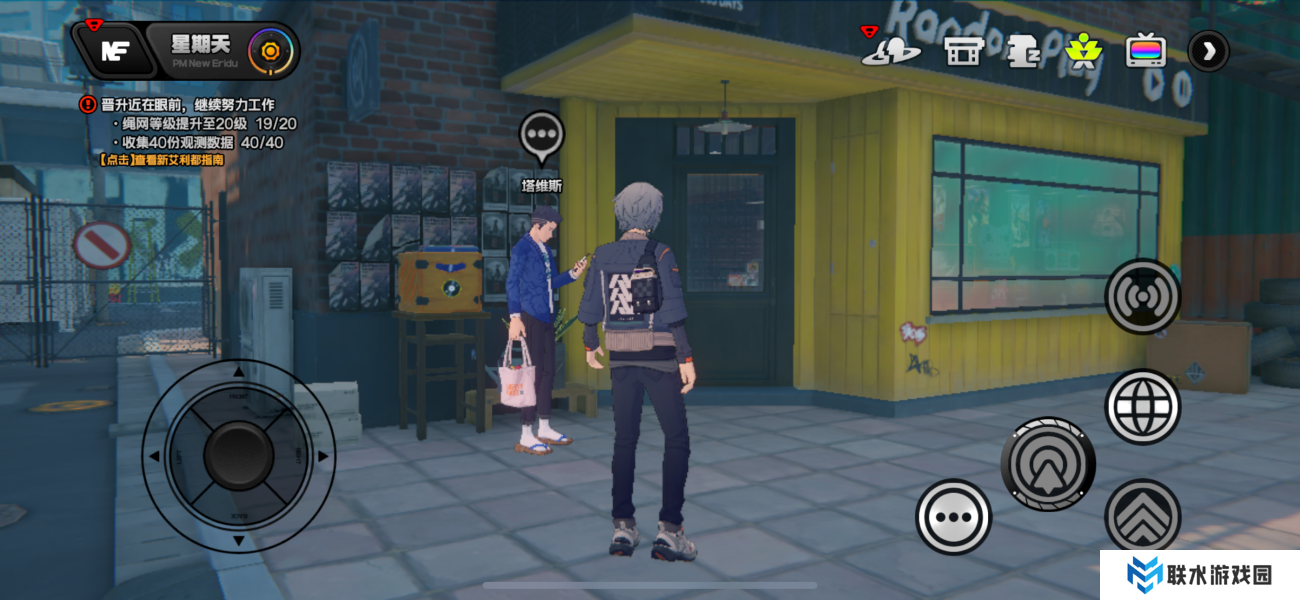The width and height of the screenshot is (1300, 600).
Task: Open the planet-and-hat icon menu
Action: [890, 50]
